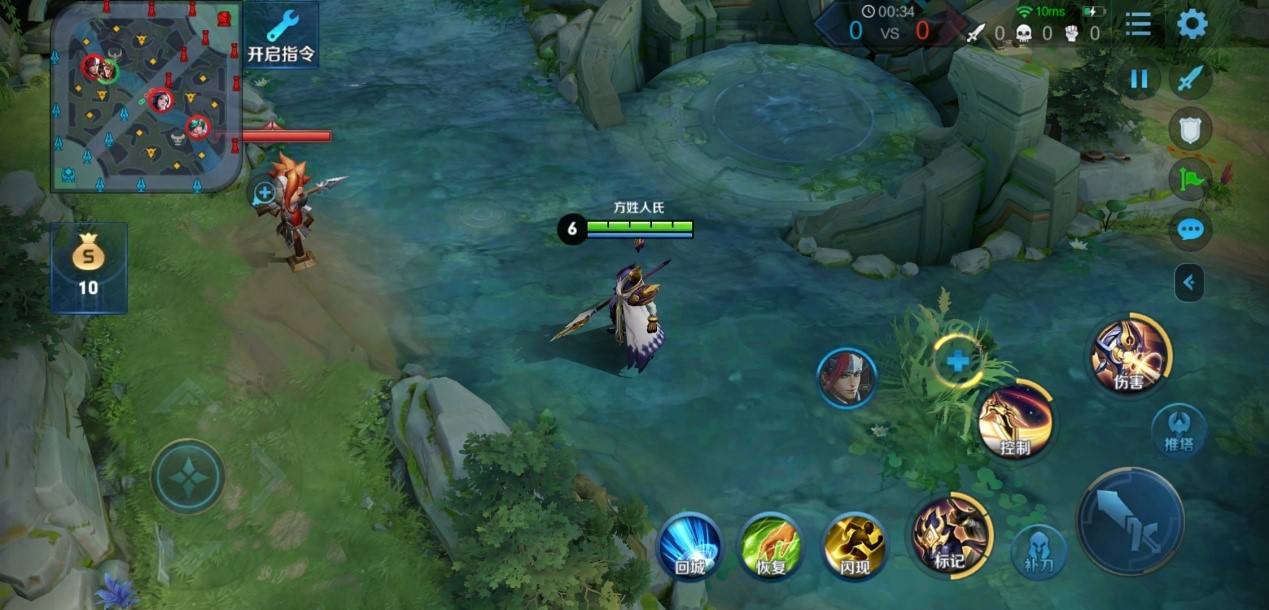Open the chat speech bubble
The image size is (1269, 610).
click(1190, 230)
